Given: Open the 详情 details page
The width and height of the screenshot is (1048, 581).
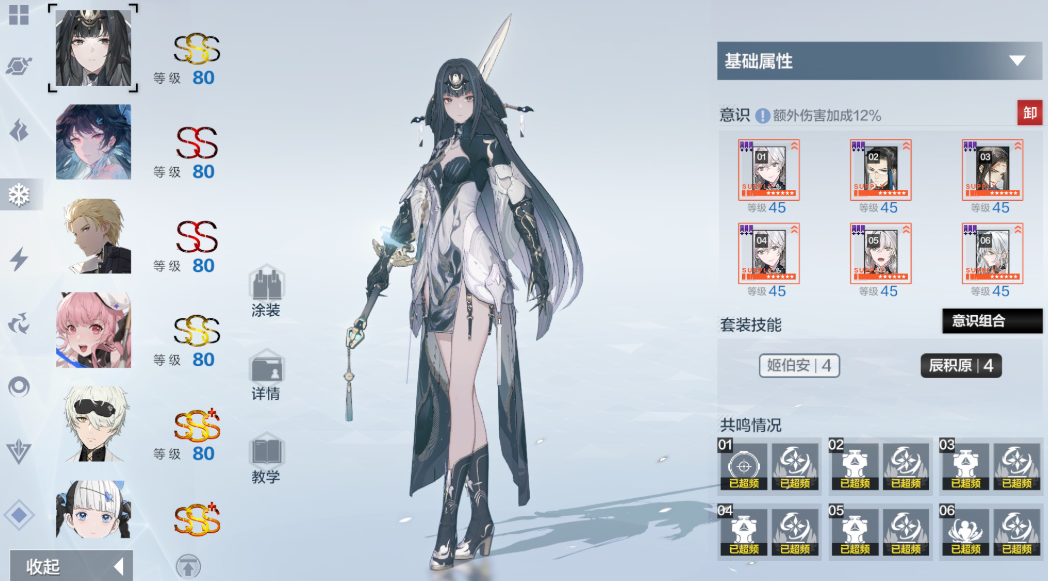Looking at the screenshot, I should (x=266, y=375).
